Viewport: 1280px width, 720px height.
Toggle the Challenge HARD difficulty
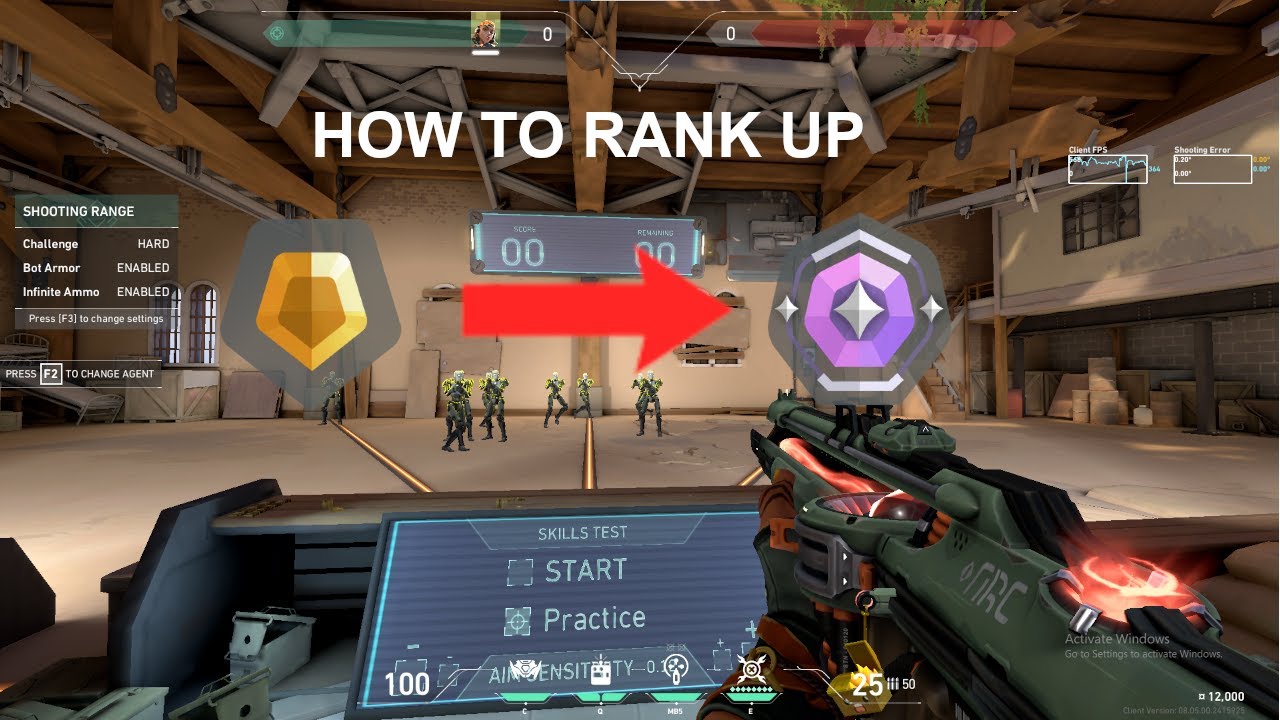click(155, 243)
